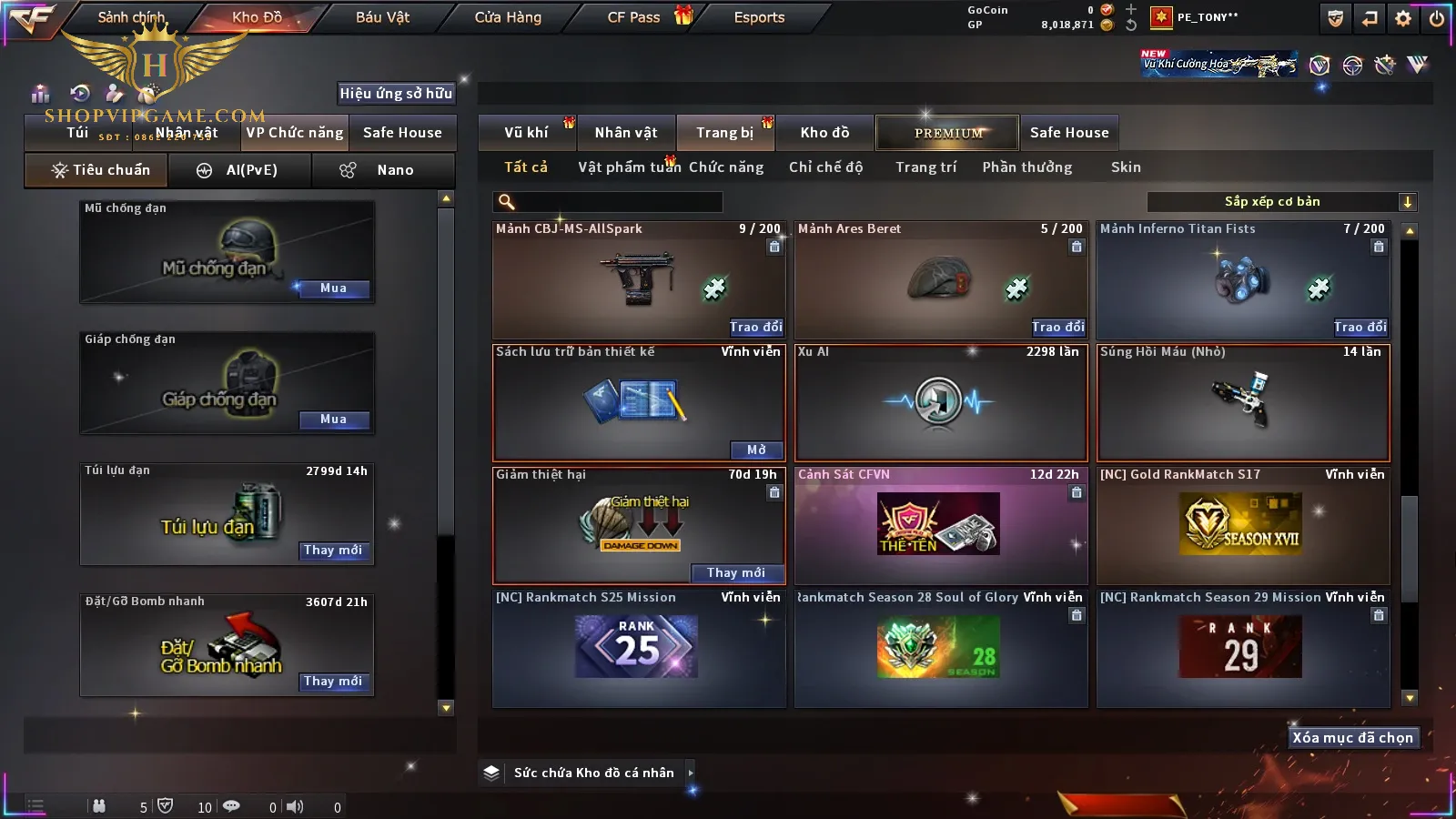Open the Sắp xếp cơ bản dropdown

coord(1281,202)
